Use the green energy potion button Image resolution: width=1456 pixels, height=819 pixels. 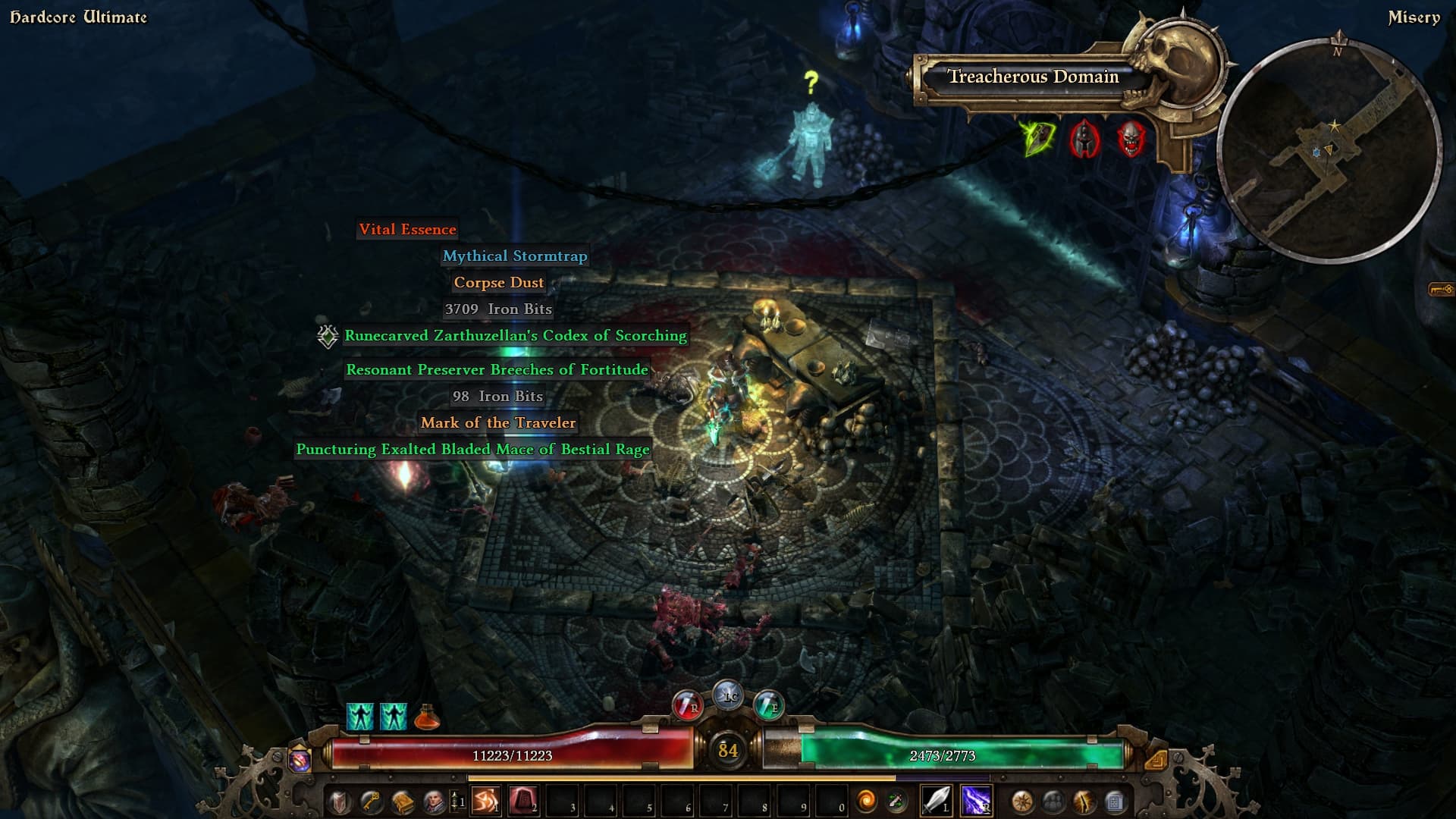pyautogui.click(x=768, y=705)
